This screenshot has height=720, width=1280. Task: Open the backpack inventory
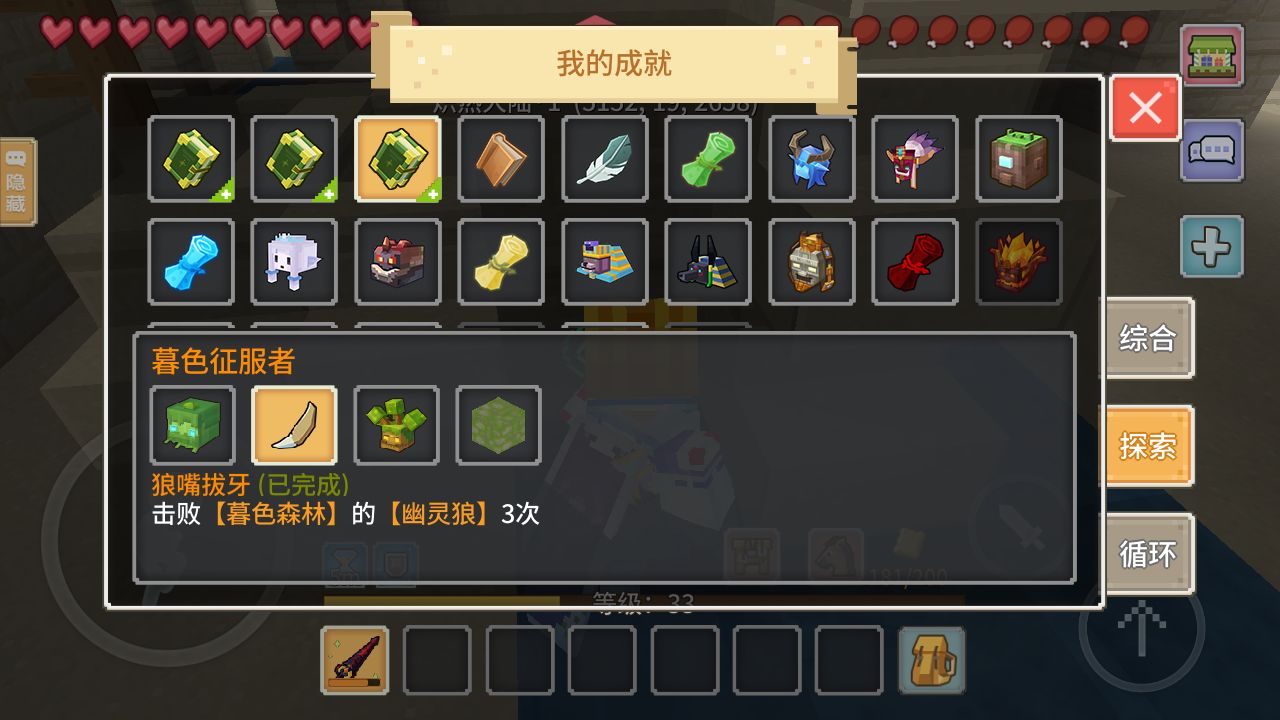pyautogui.click(x=931, y=660)
